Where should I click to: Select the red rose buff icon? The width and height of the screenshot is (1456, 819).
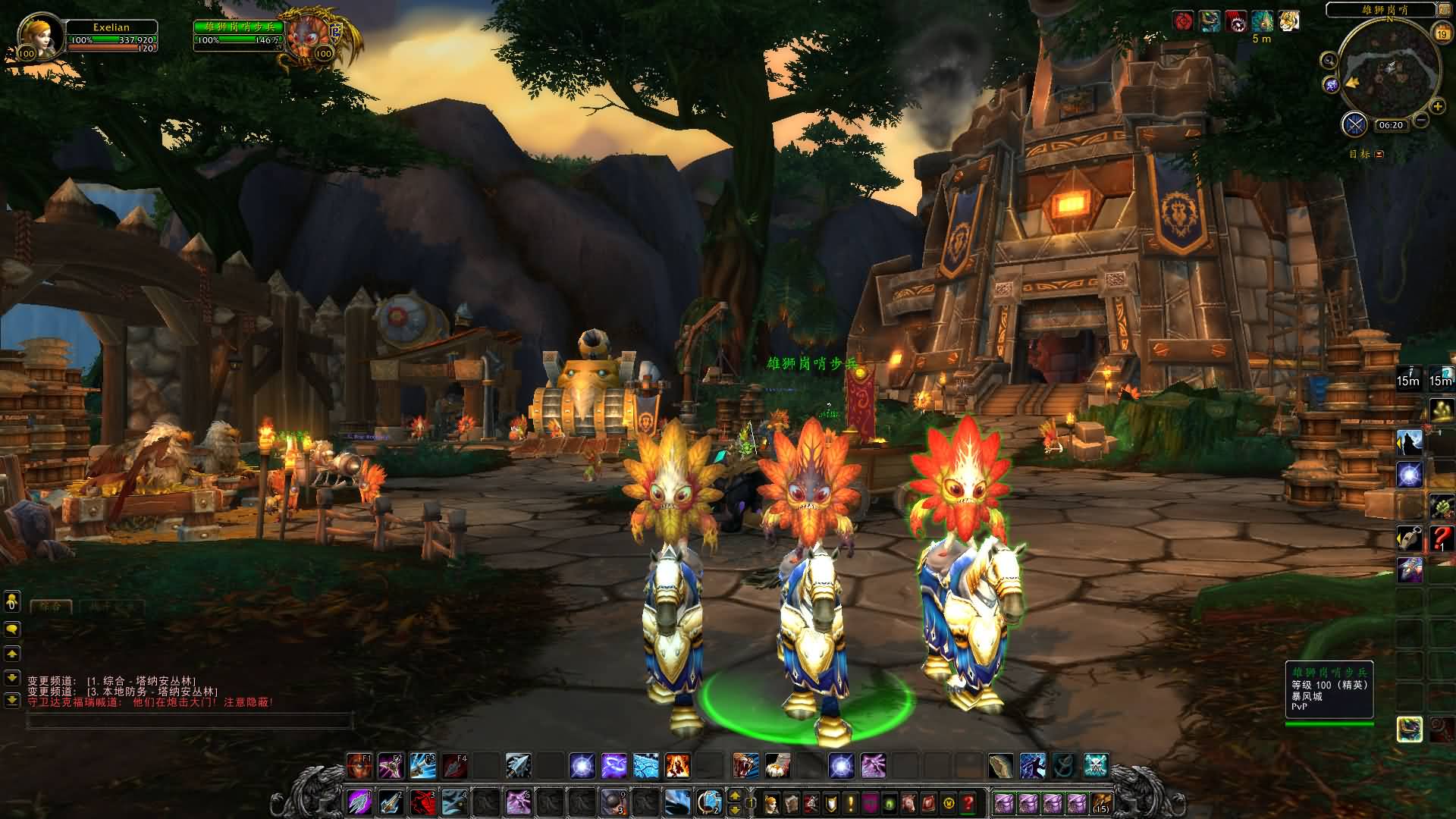1183,21
